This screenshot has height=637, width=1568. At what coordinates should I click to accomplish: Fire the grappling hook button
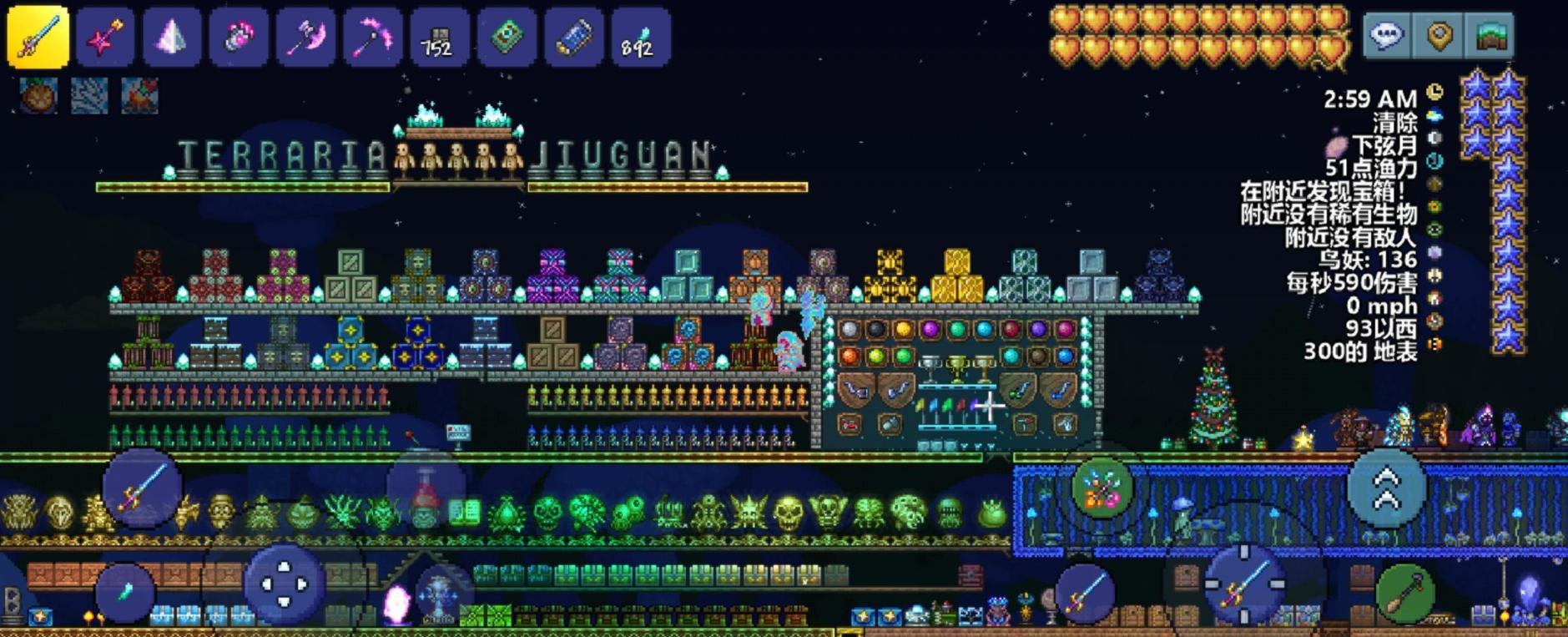click(x=1102, y=488)
